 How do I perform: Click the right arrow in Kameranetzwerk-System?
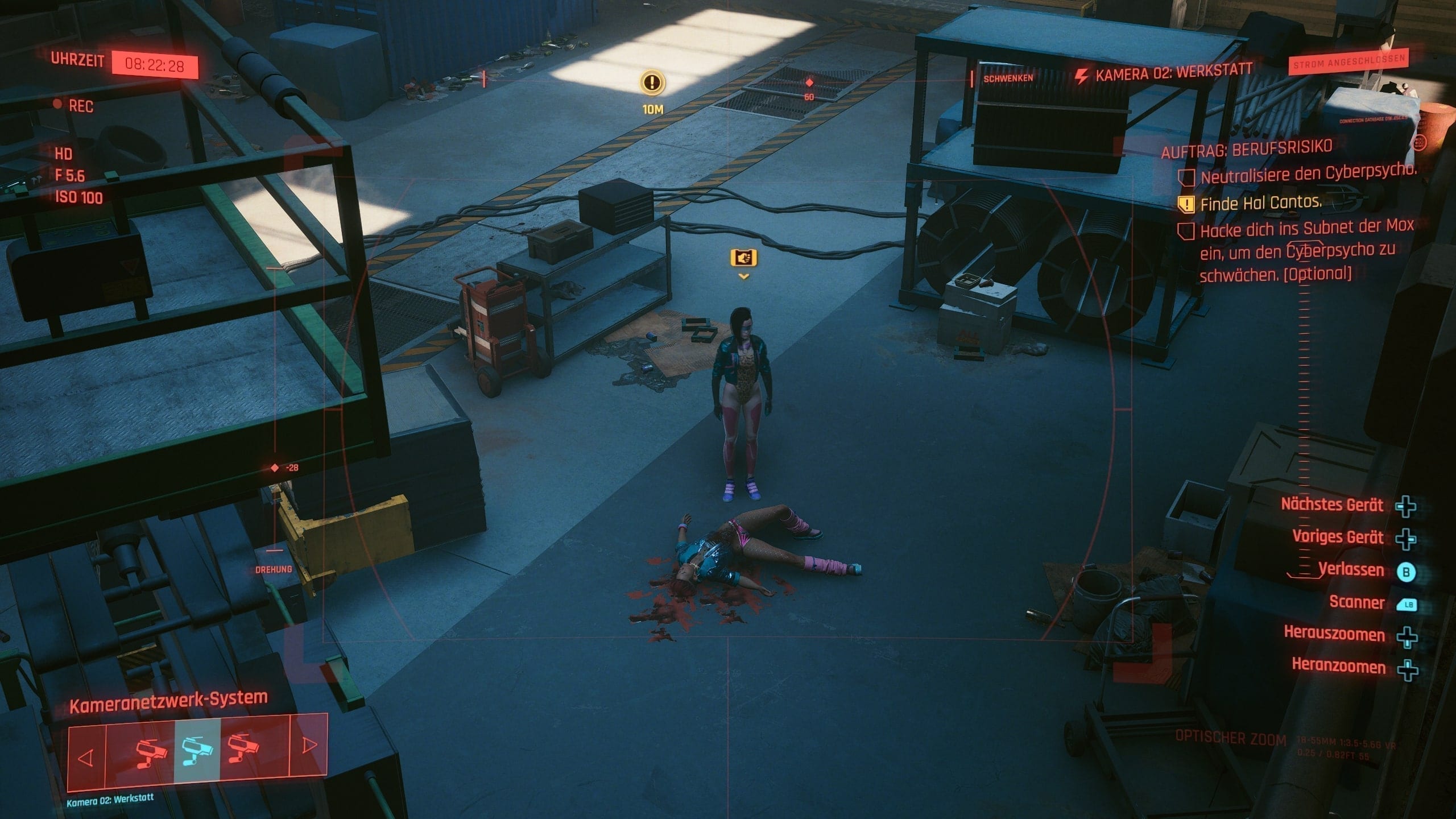coord(309,745)
